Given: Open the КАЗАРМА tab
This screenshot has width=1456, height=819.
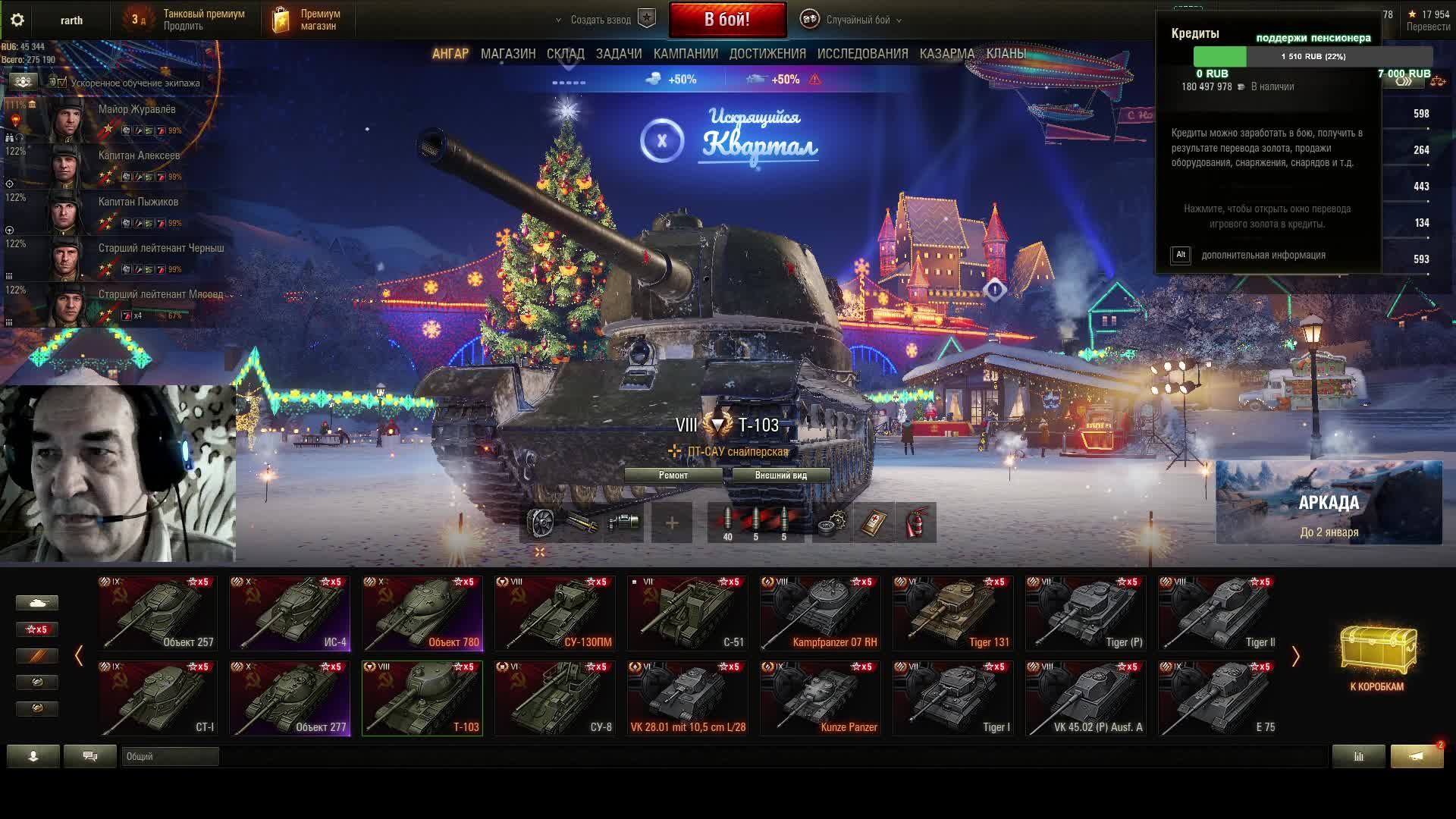Looking at the screenshot, I should [x=946, y=54].
